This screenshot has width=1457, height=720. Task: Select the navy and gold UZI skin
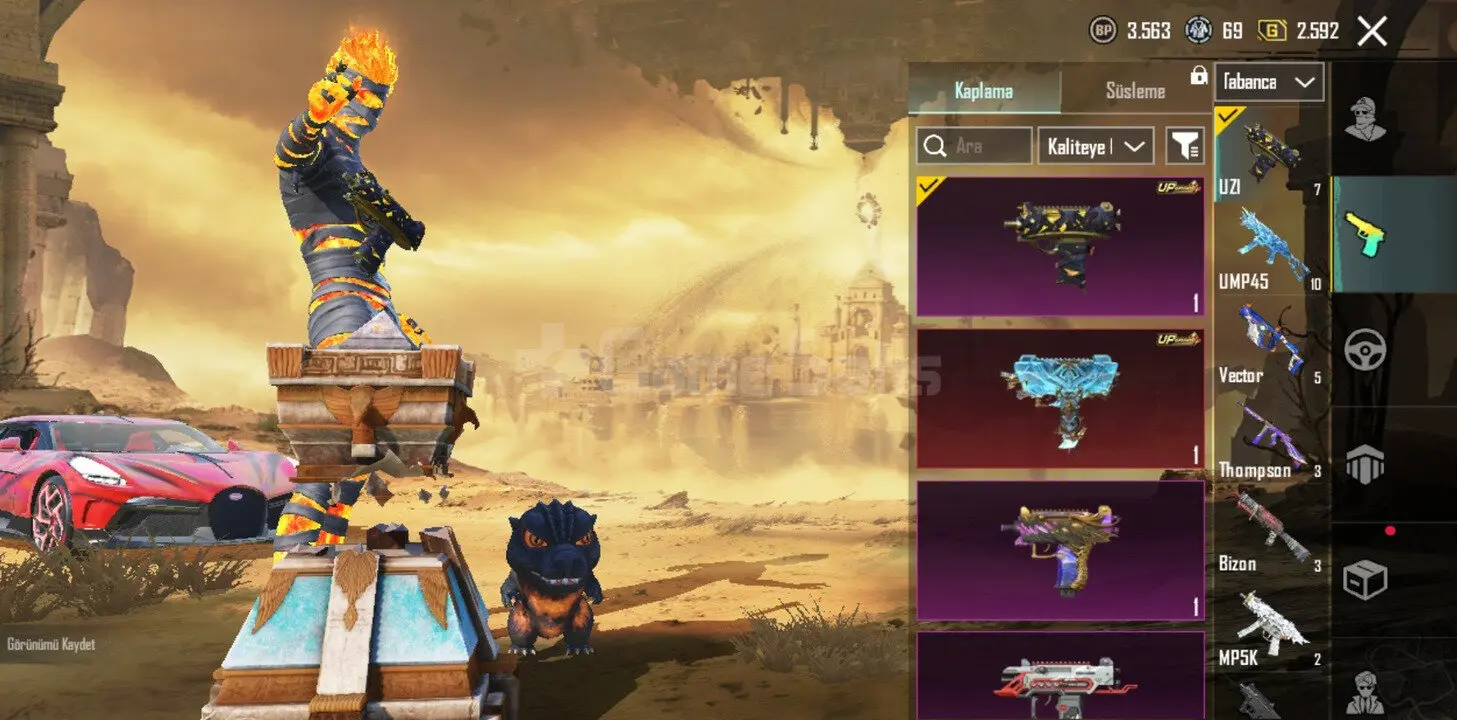(x=1061, y=247)
